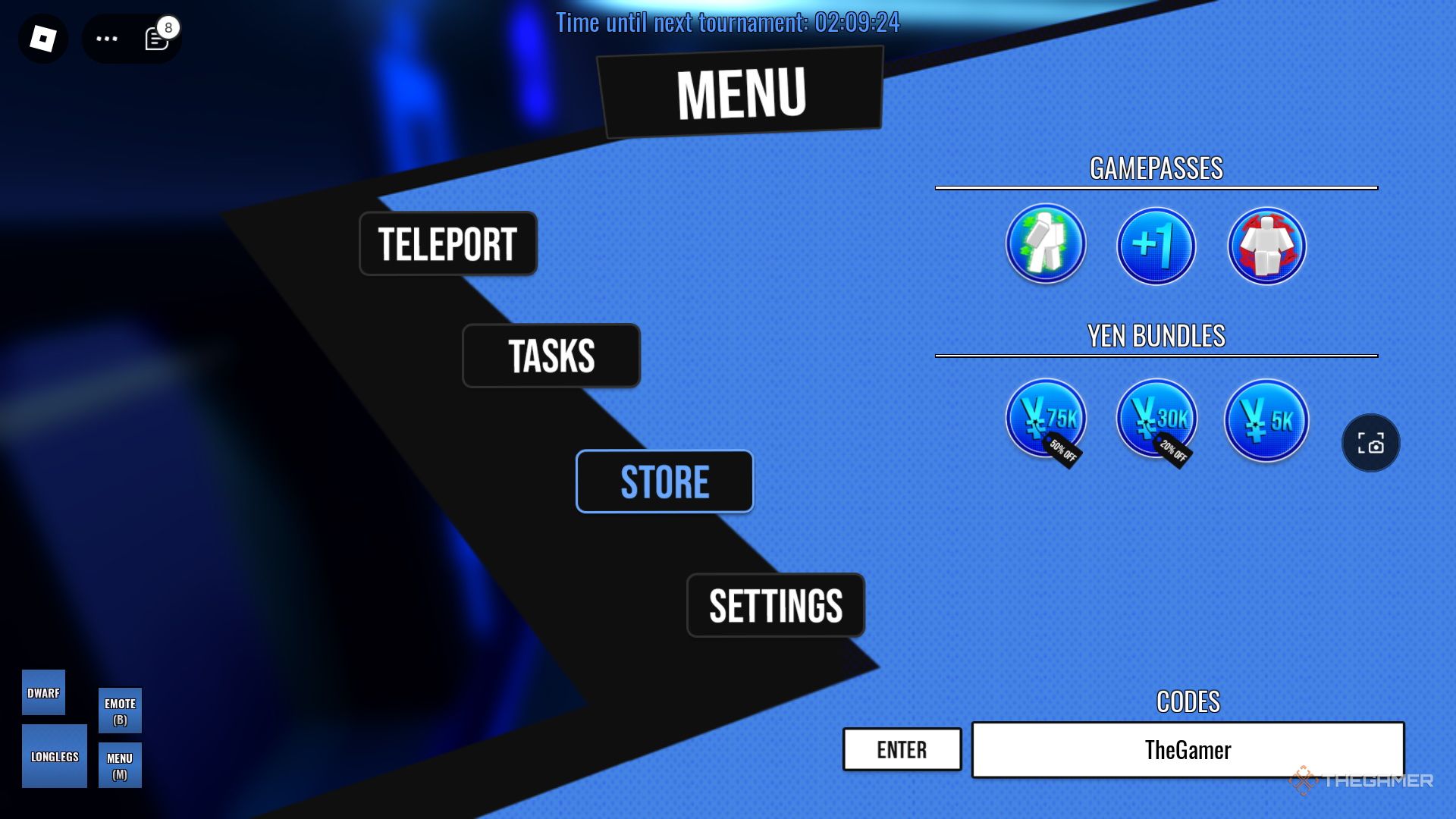Open the Teleport menu

pos(447,243)
